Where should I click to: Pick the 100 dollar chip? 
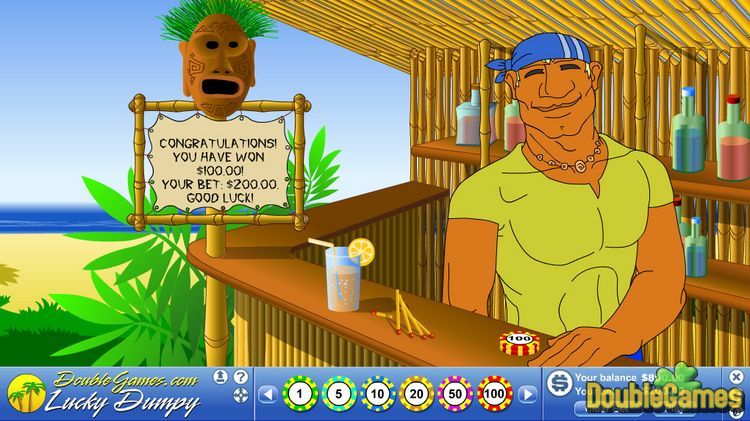coord(495,394)
